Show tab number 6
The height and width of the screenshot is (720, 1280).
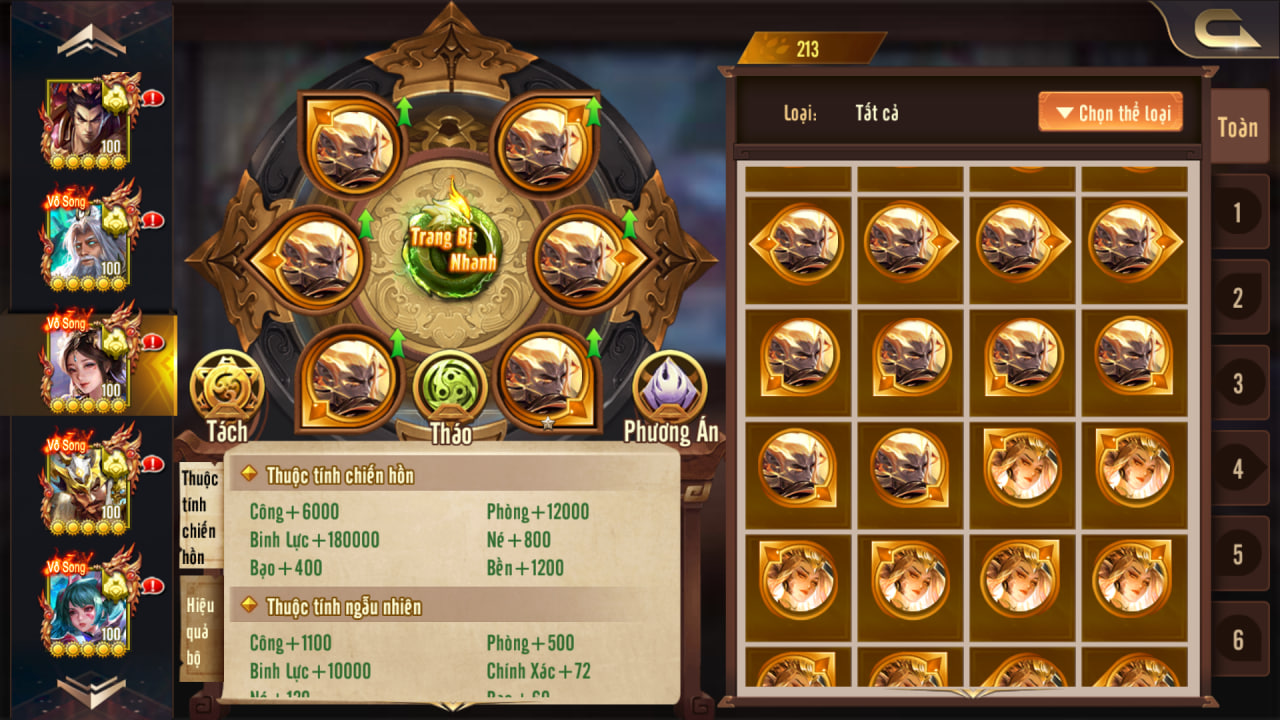click(1238, 639)
